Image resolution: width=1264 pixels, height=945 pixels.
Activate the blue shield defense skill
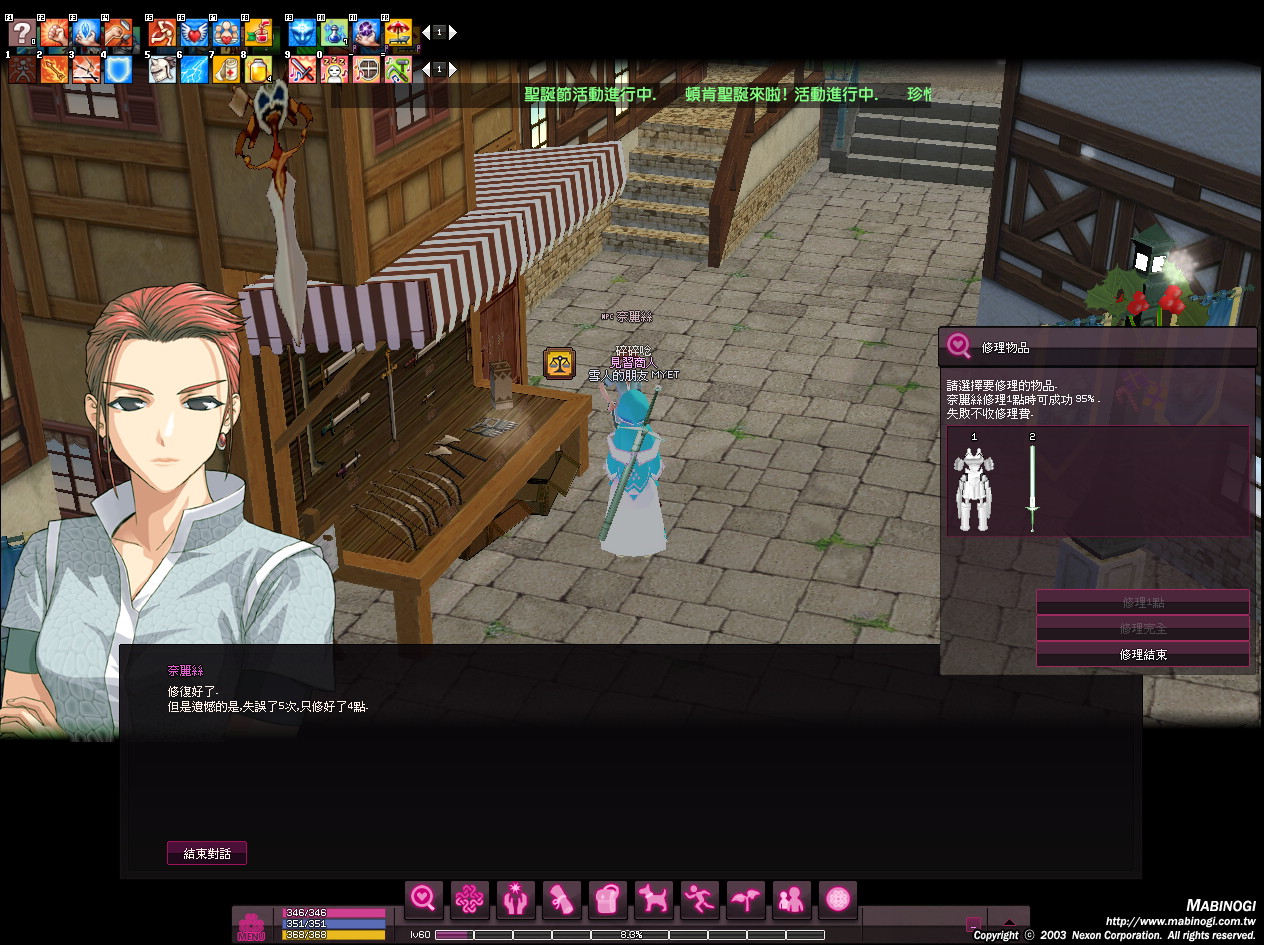[x=119, y=70]
